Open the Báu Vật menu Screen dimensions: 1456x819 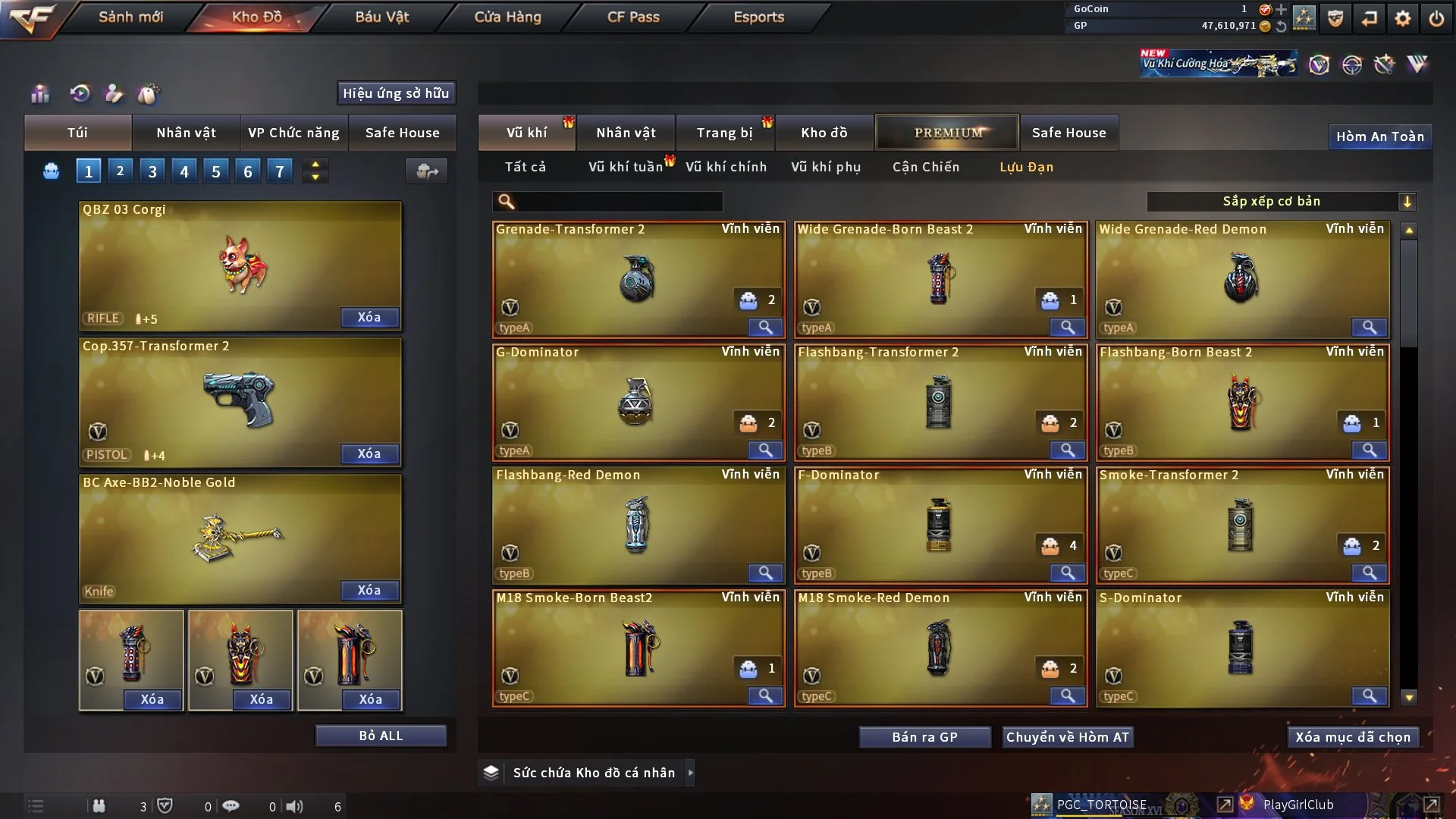381,17
